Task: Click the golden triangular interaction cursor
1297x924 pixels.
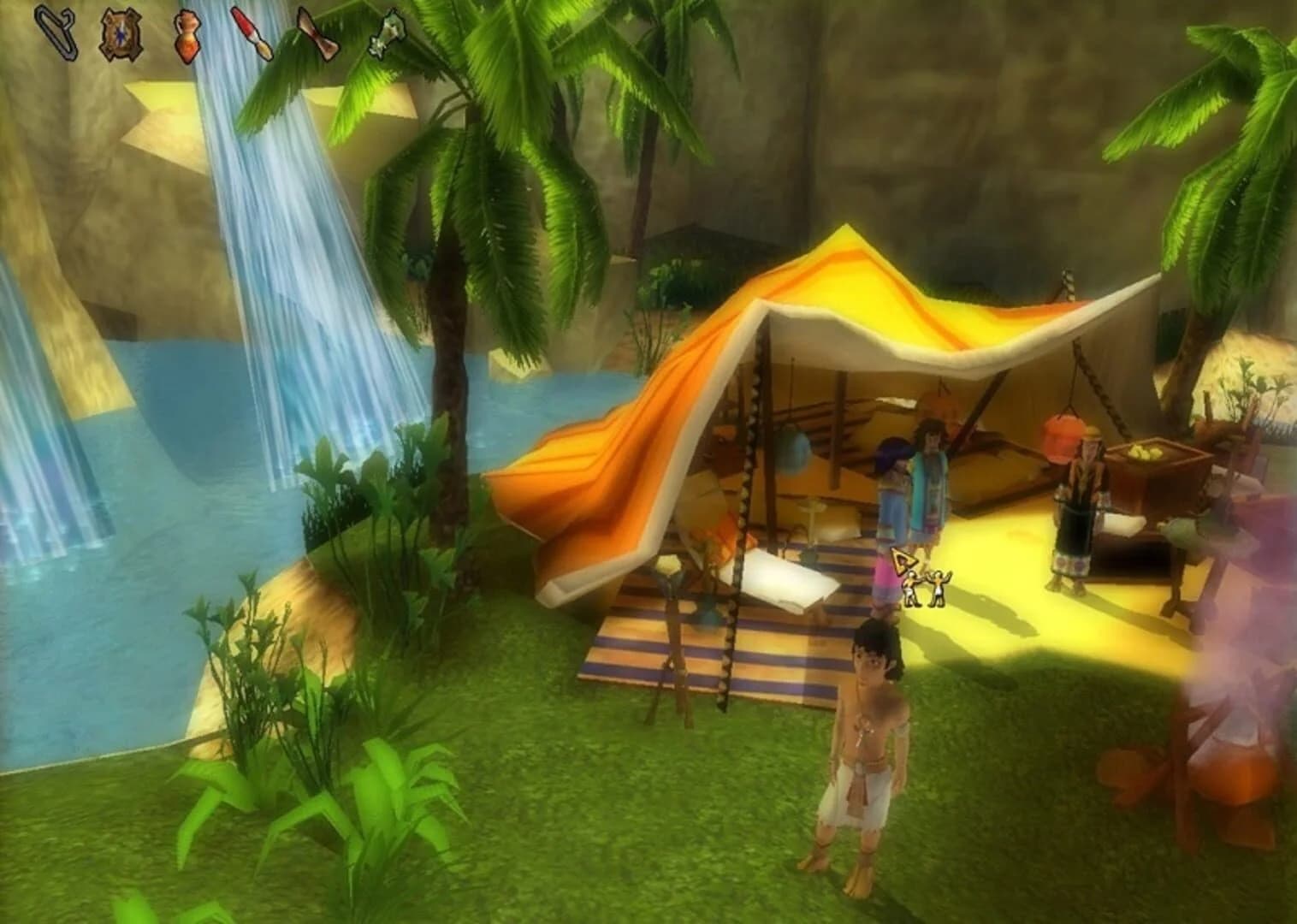Action: [904, 562]
